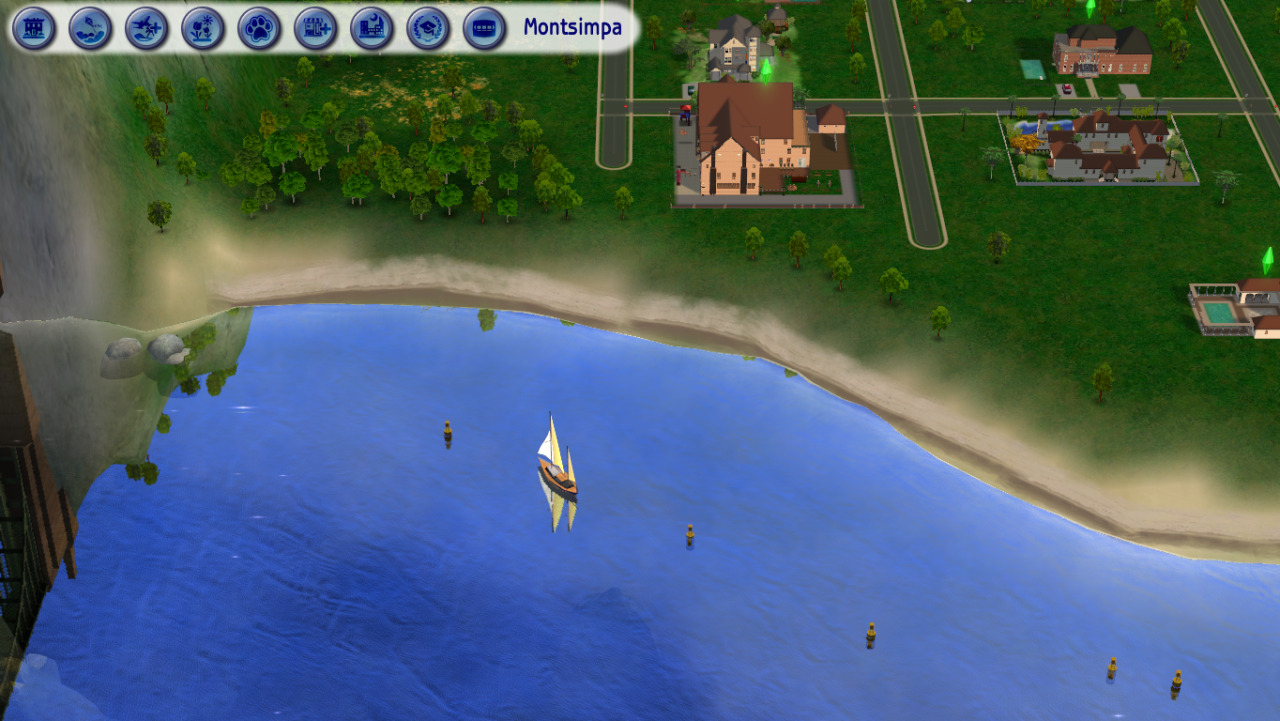Open the kite hobbies button
Screen dimensions: 1280x721
pyautogui.click(x=90, y=28)
